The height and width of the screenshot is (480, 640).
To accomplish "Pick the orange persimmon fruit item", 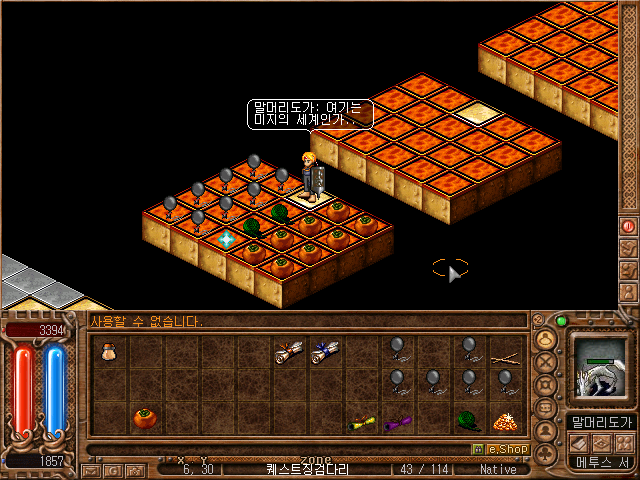I will (144, 417).
